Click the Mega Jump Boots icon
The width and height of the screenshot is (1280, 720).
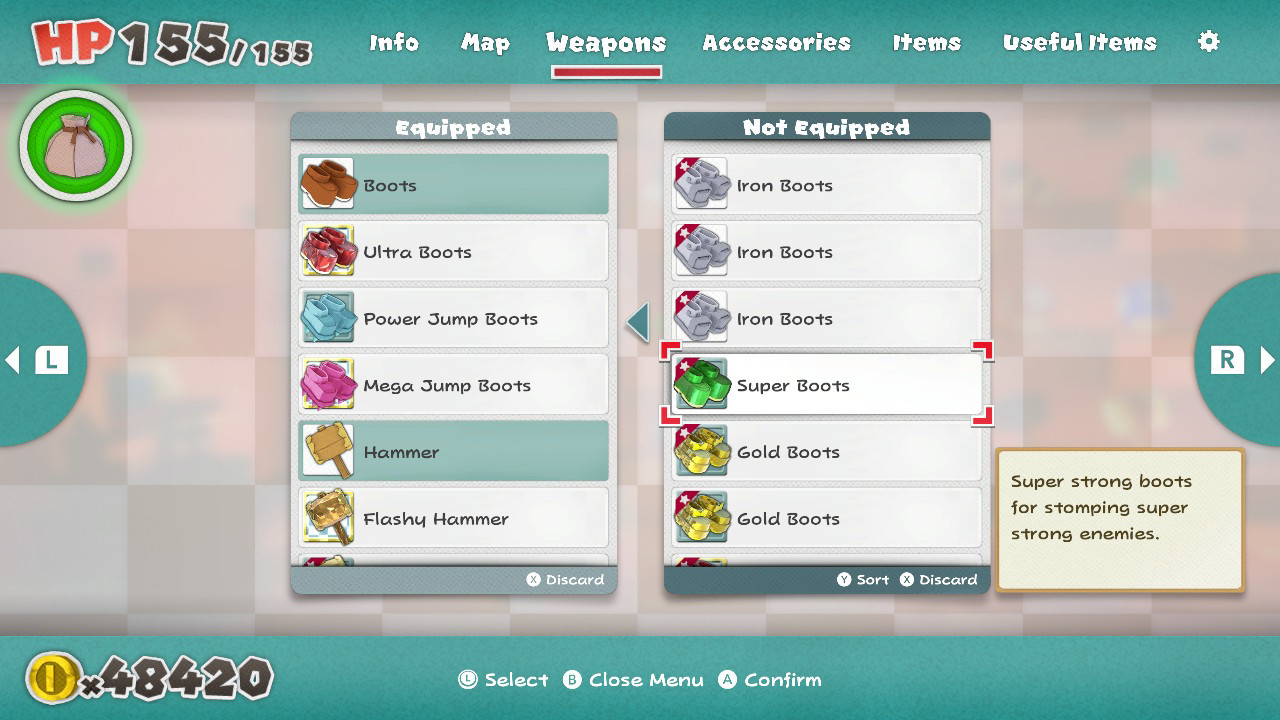tap(328, 384)
